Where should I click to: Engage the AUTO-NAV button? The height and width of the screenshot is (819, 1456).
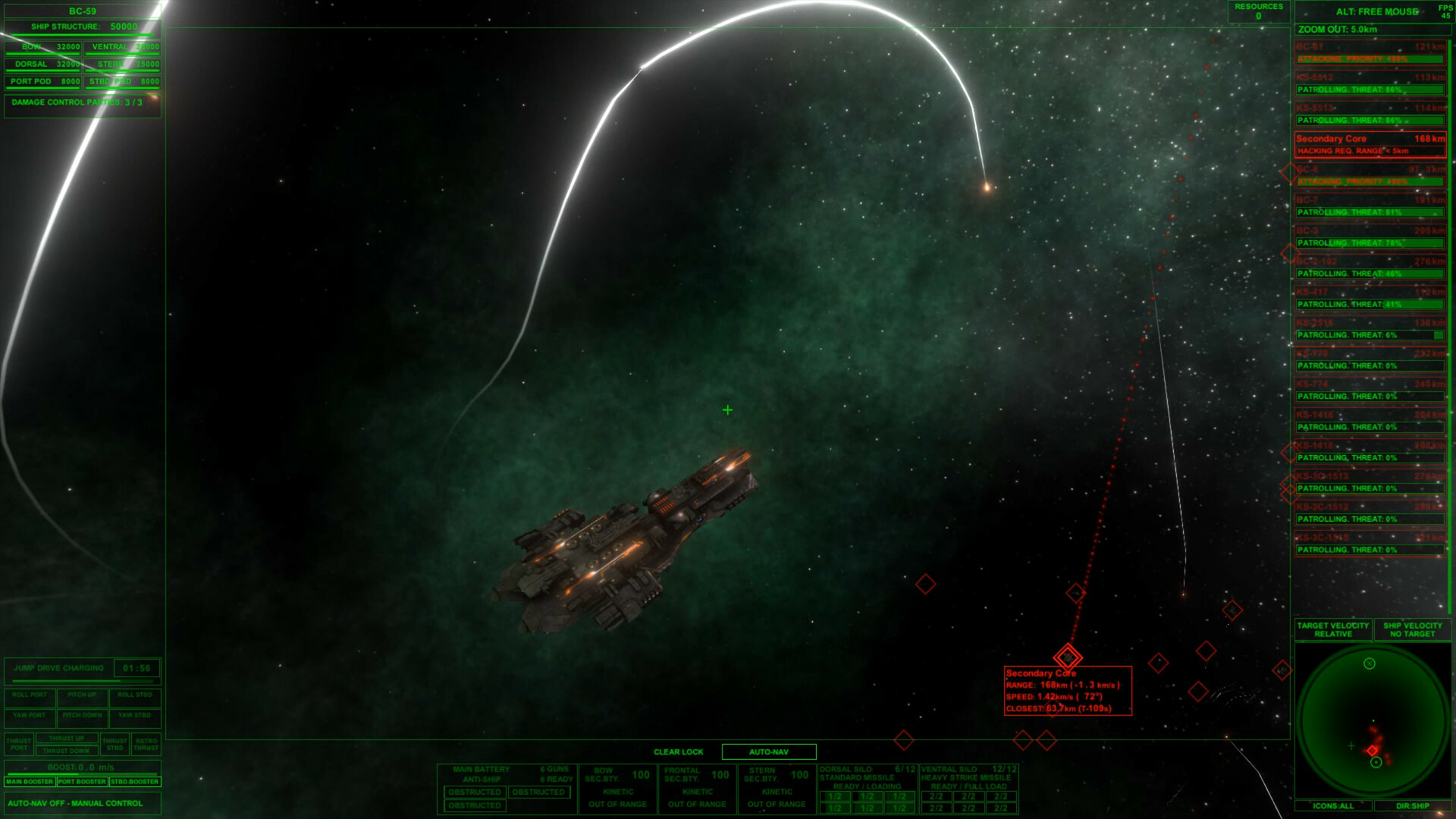(768, 752)
